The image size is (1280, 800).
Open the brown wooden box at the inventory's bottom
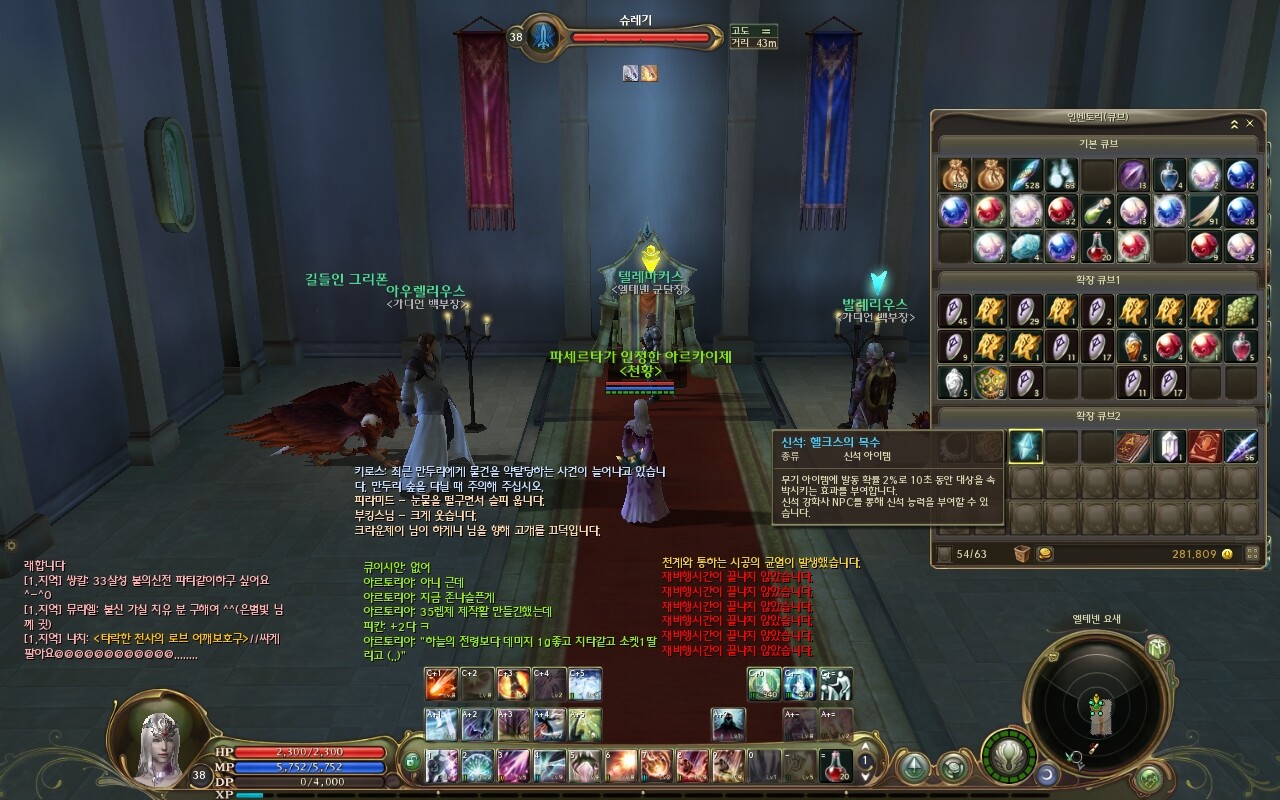pos(1022,554)
